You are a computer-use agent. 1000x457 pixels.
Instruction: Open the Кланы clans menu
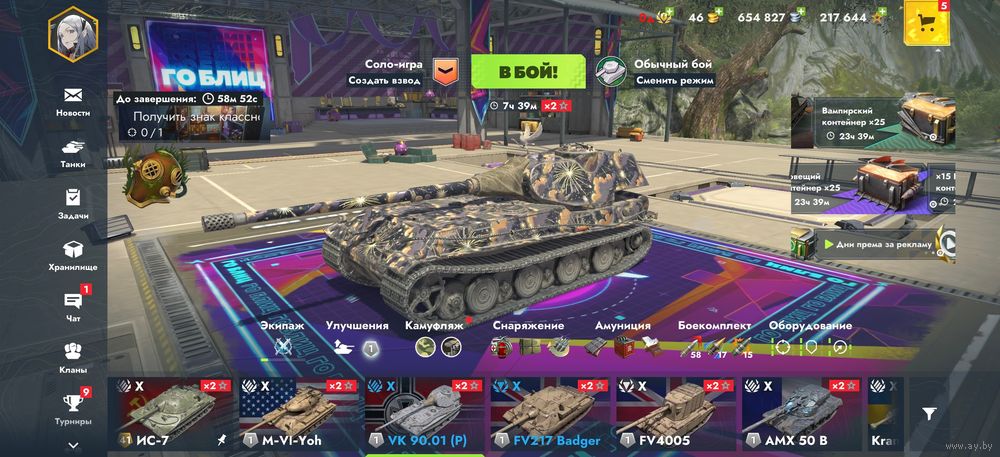pos(72,357)
